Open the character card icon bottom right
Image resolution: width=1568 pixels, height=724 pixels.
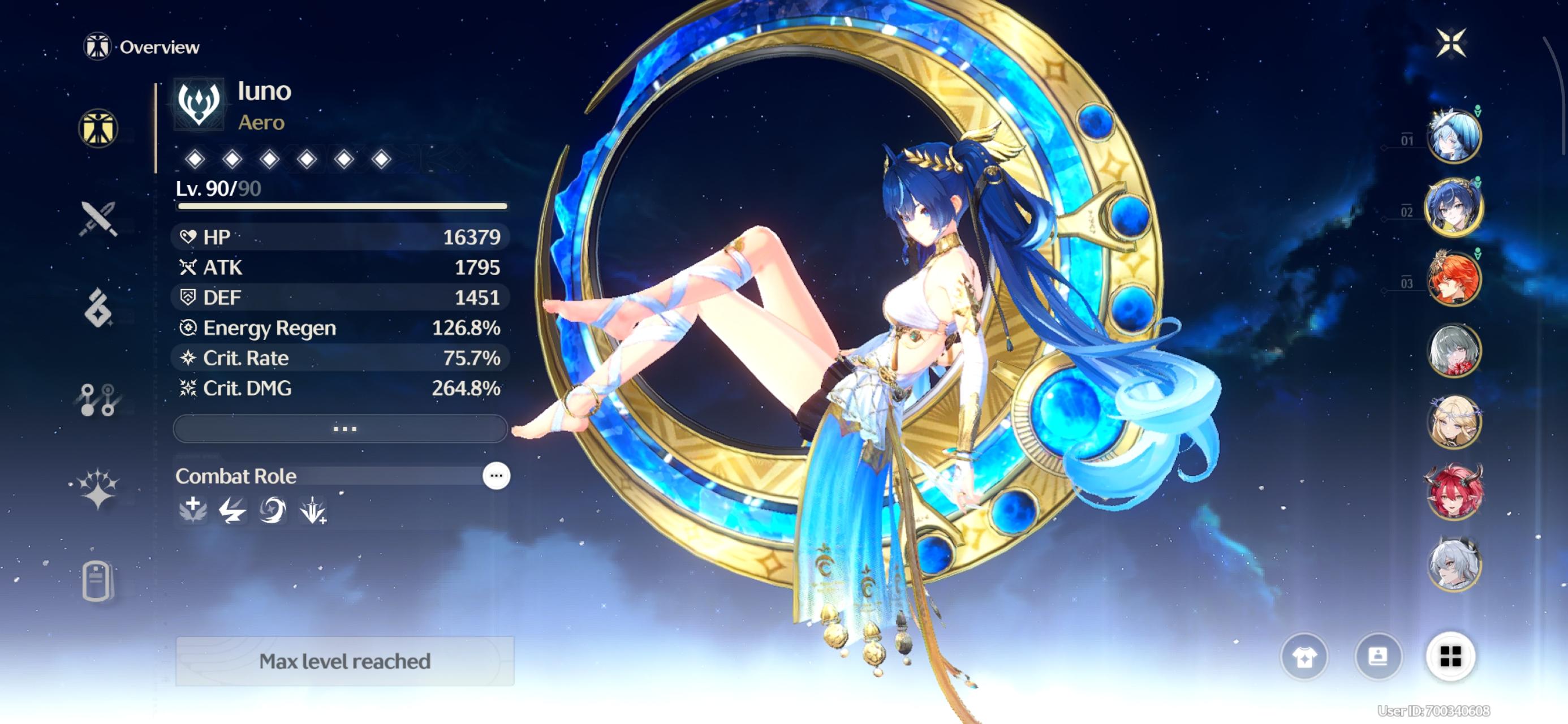1379,658
